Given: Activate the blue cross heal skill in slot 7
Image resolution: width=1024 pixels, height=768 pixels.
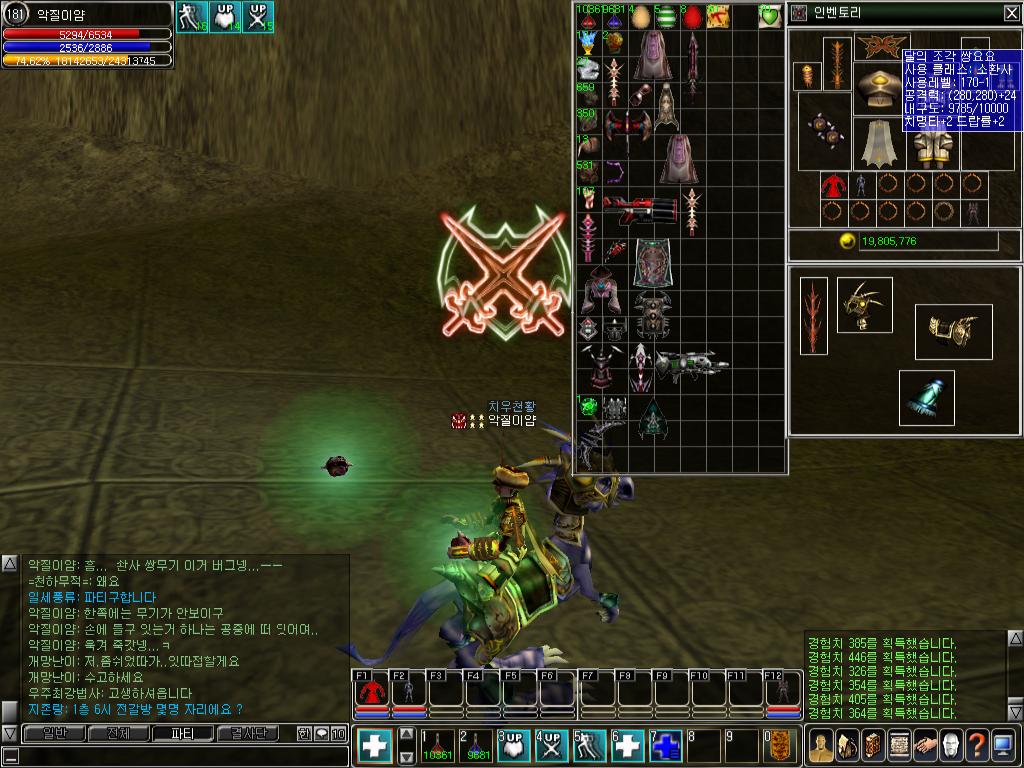Looking at the screenshot, I should [x=667, y=746].
